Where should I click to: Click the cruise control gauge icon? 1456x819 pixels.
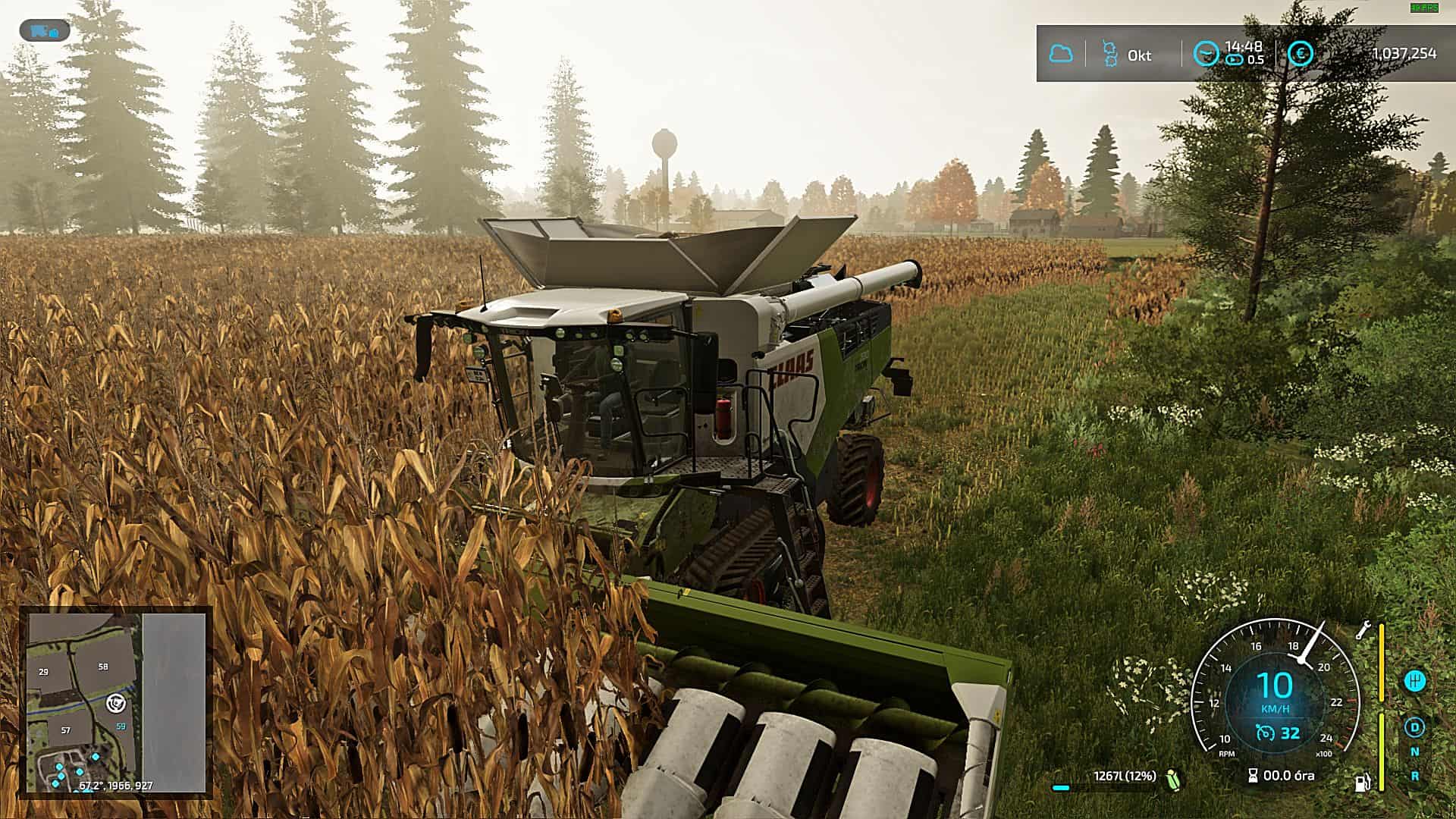pos(1266,731)
